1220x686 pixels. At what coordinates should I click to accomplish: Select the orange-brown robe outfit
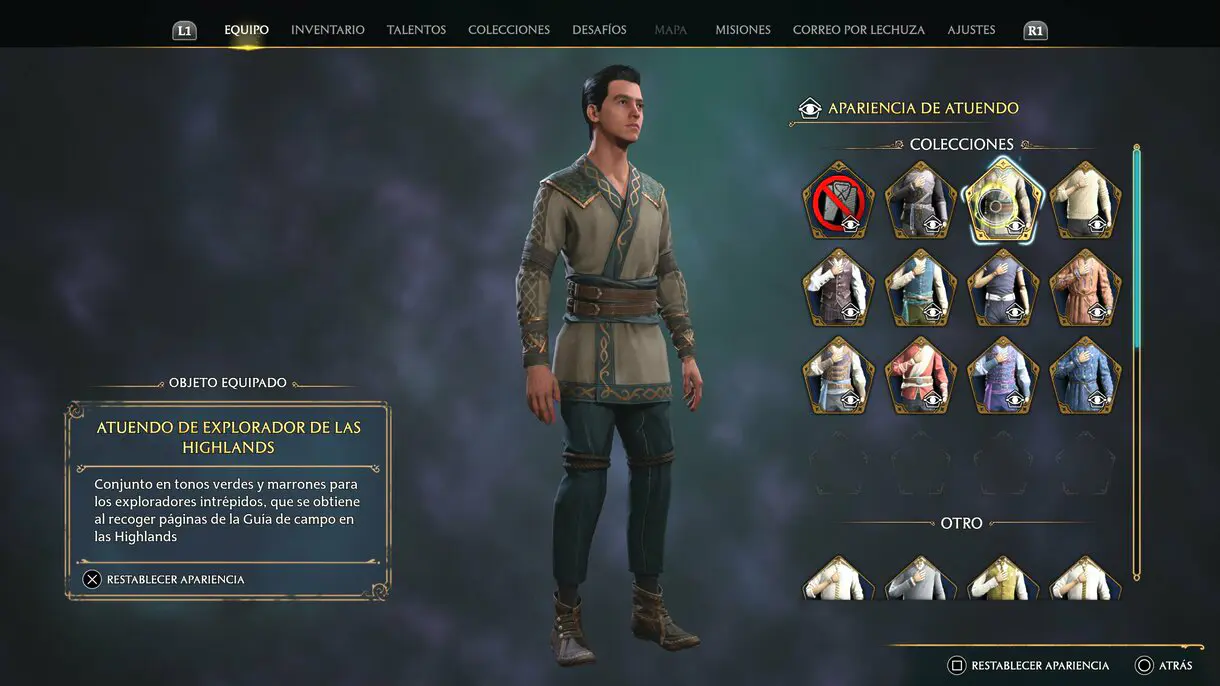(1086, 288)
